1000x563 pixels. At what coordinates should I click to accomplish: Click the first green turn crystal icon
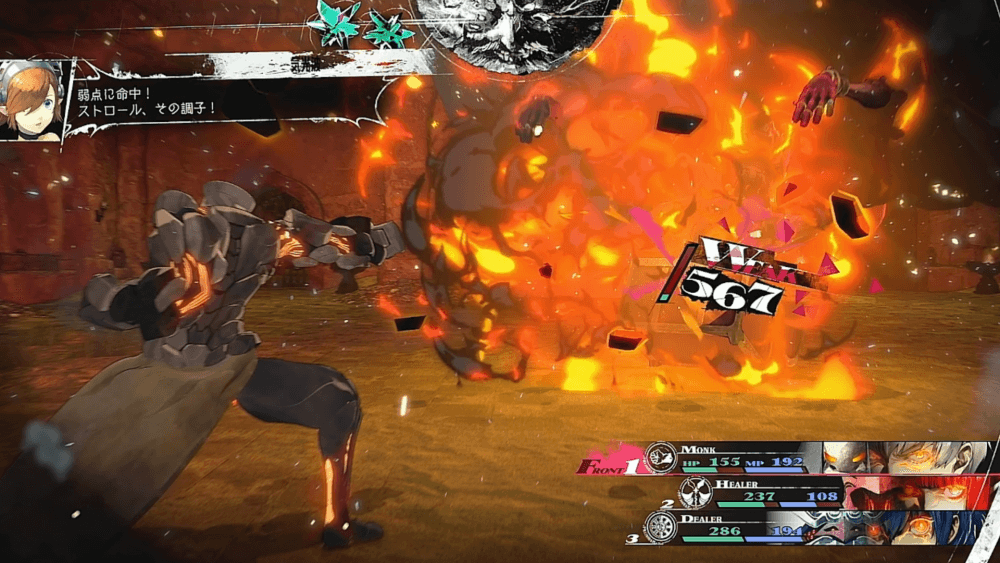[335, 20]
